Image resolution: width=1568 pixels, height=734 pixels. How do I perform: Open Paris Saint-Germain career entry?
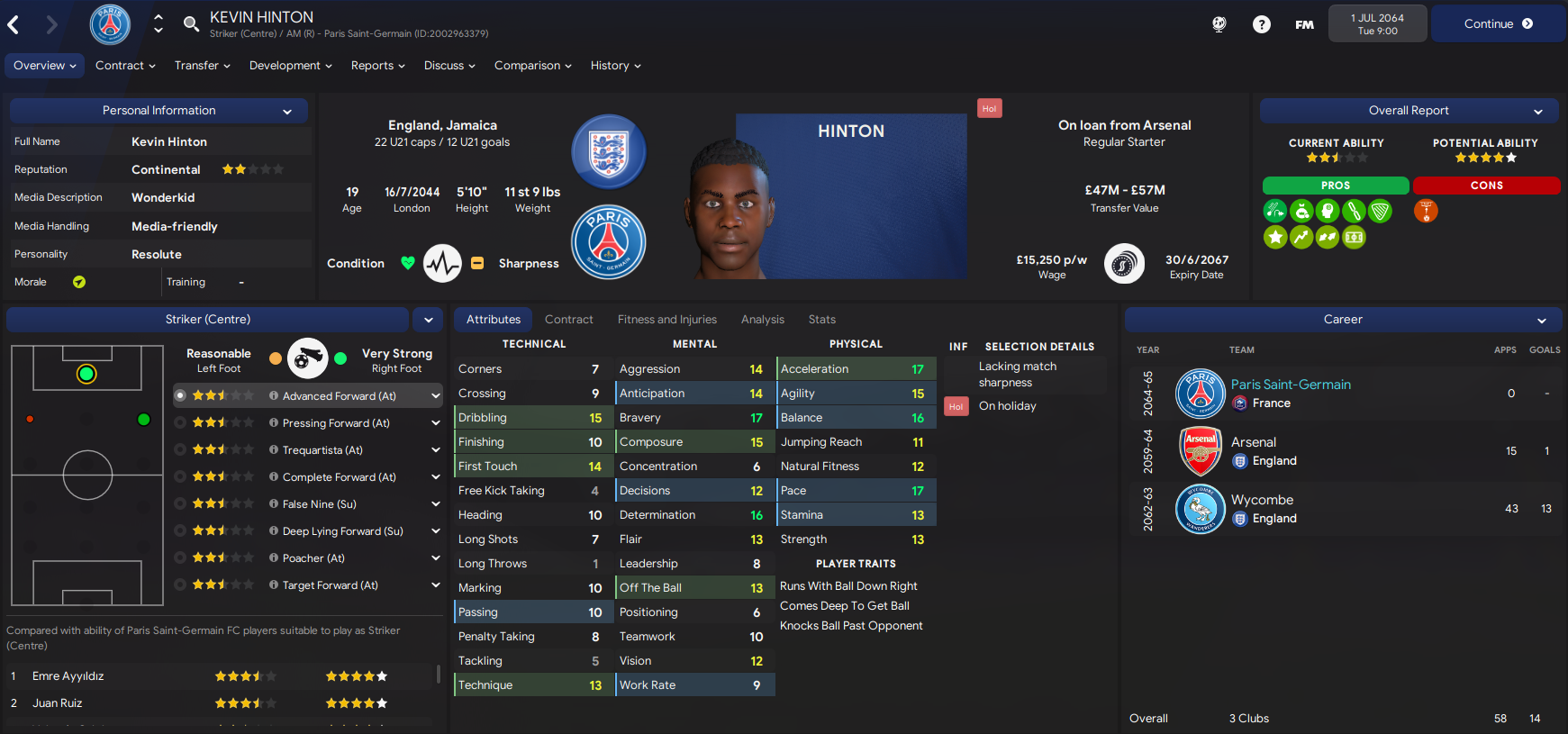[1290, 385]
